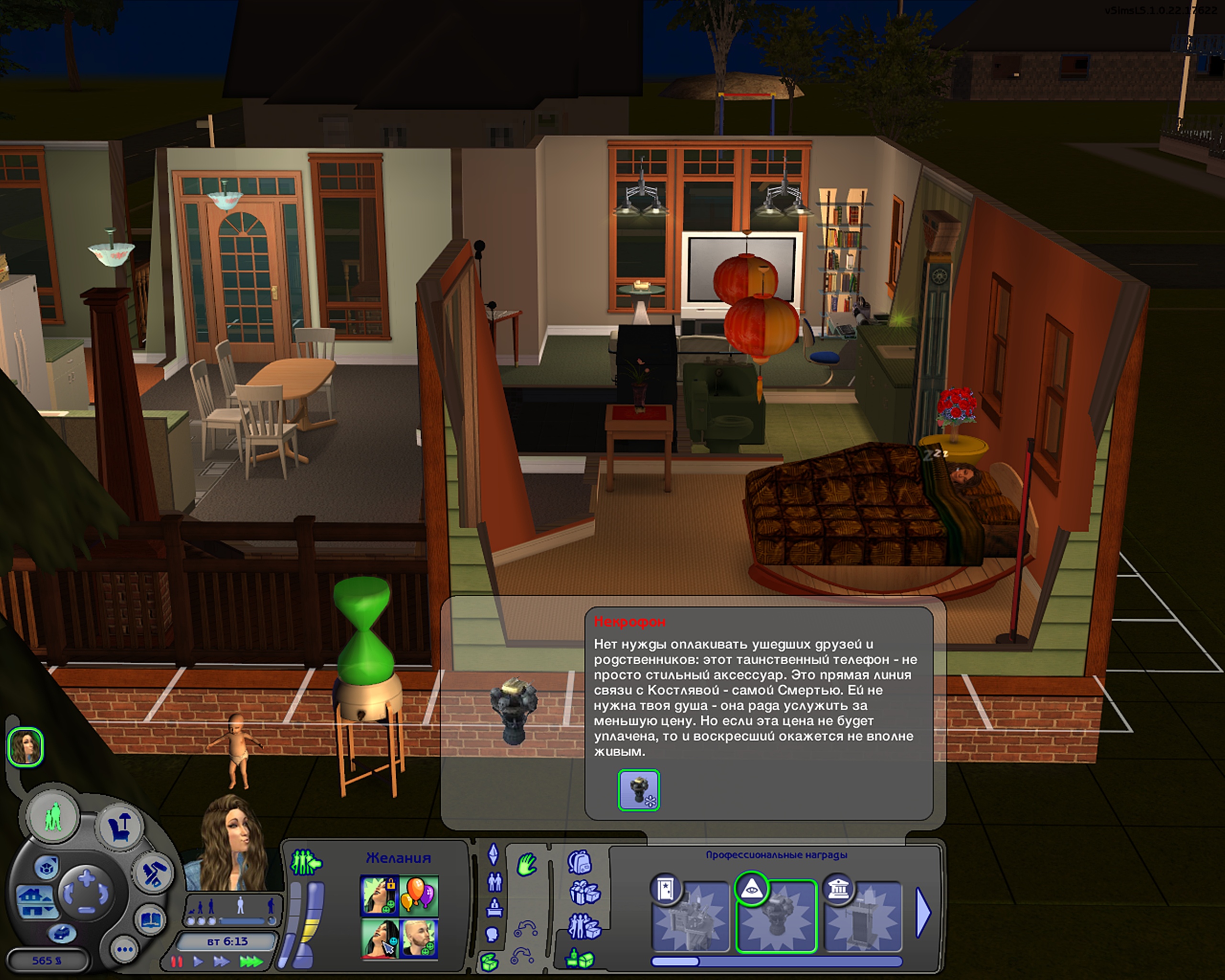Viewport: 1225px width, 980px height.
Task: Open the options menu with three dots
Action: [x=124, y=950]
